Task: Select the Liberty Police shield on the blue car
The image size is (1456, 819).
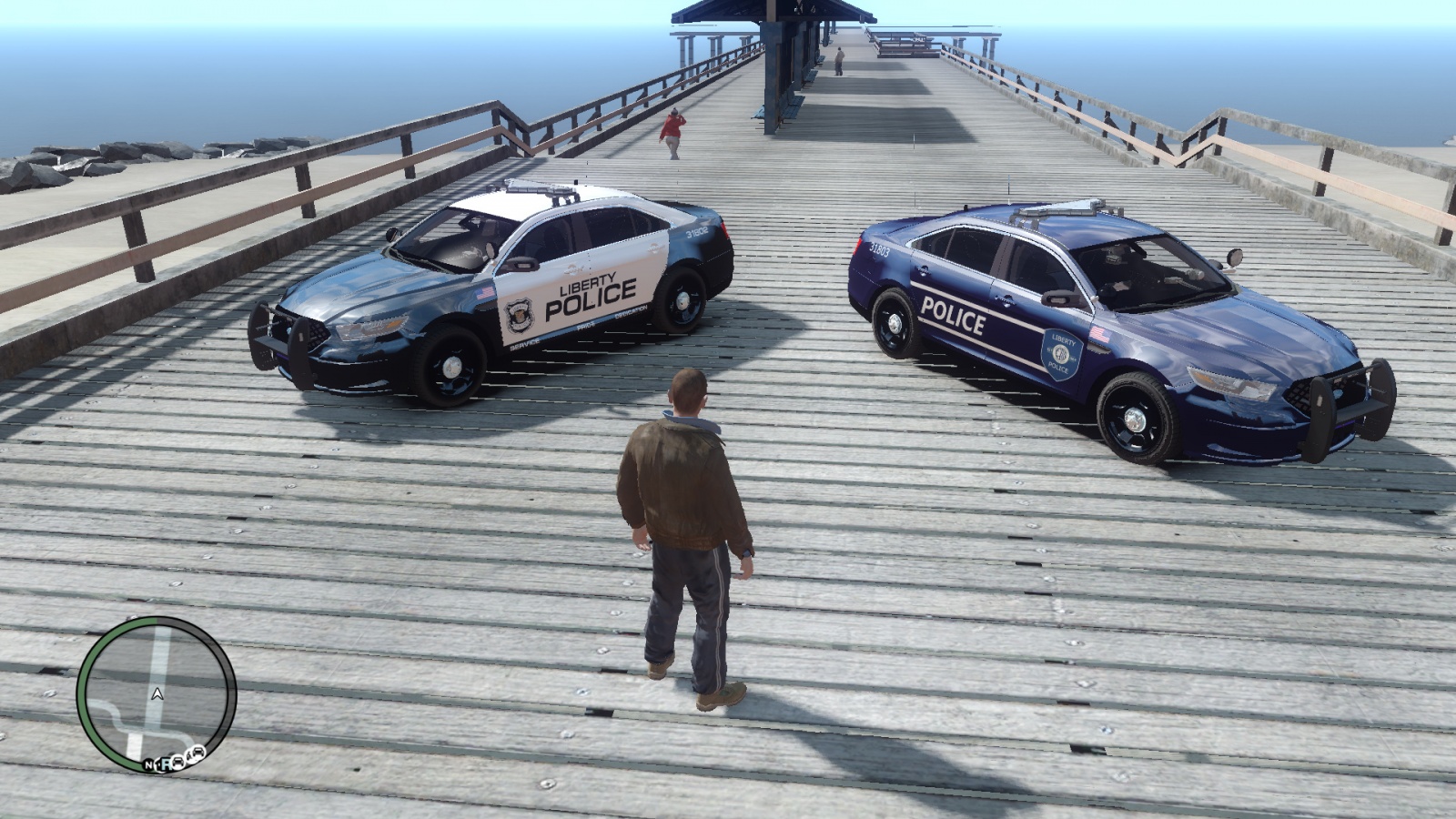Action: click(1061, 354)
